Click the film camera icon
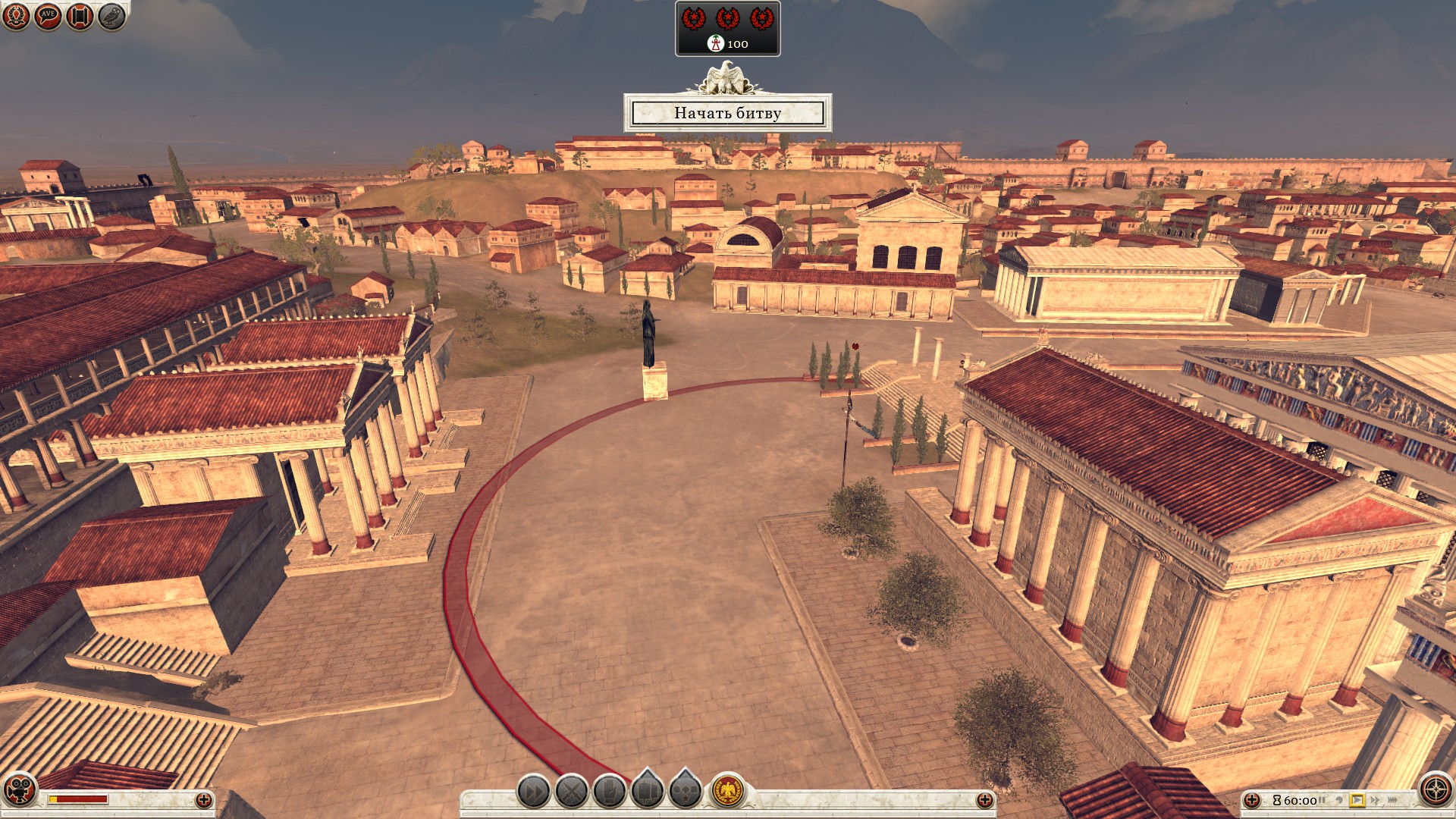Image resolution: width=1456 pixels, height=819 pixels. [19, 789]
